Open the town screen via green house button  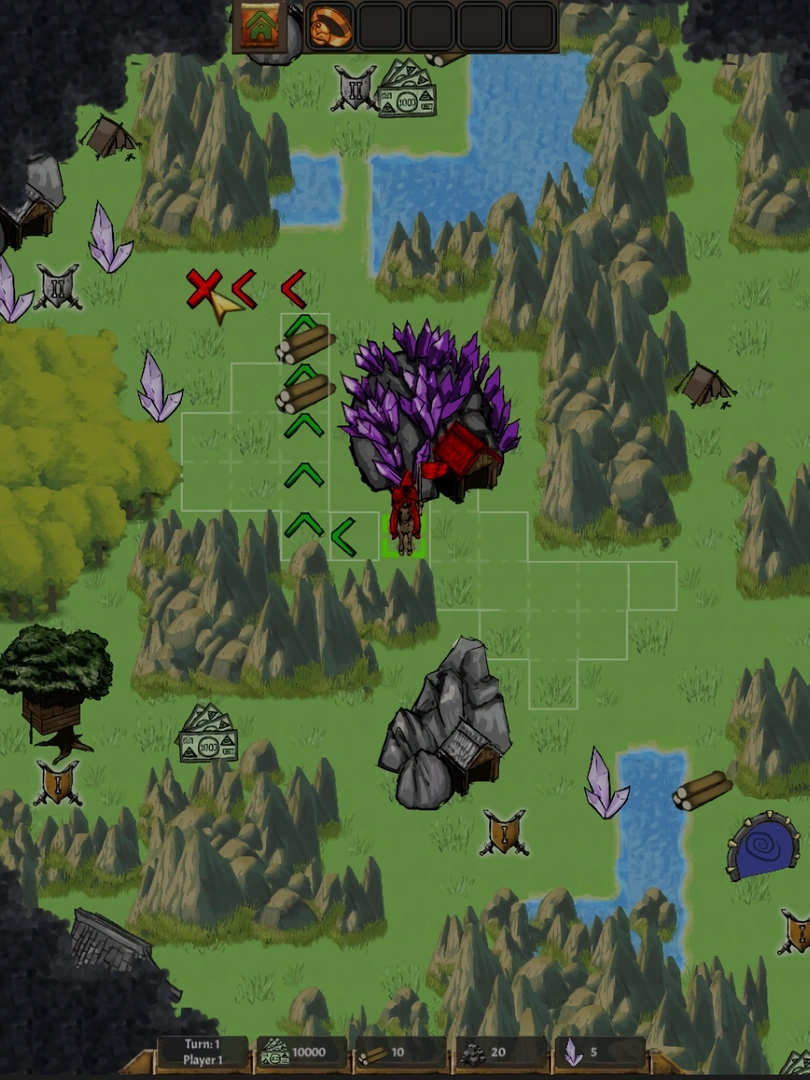260,27
